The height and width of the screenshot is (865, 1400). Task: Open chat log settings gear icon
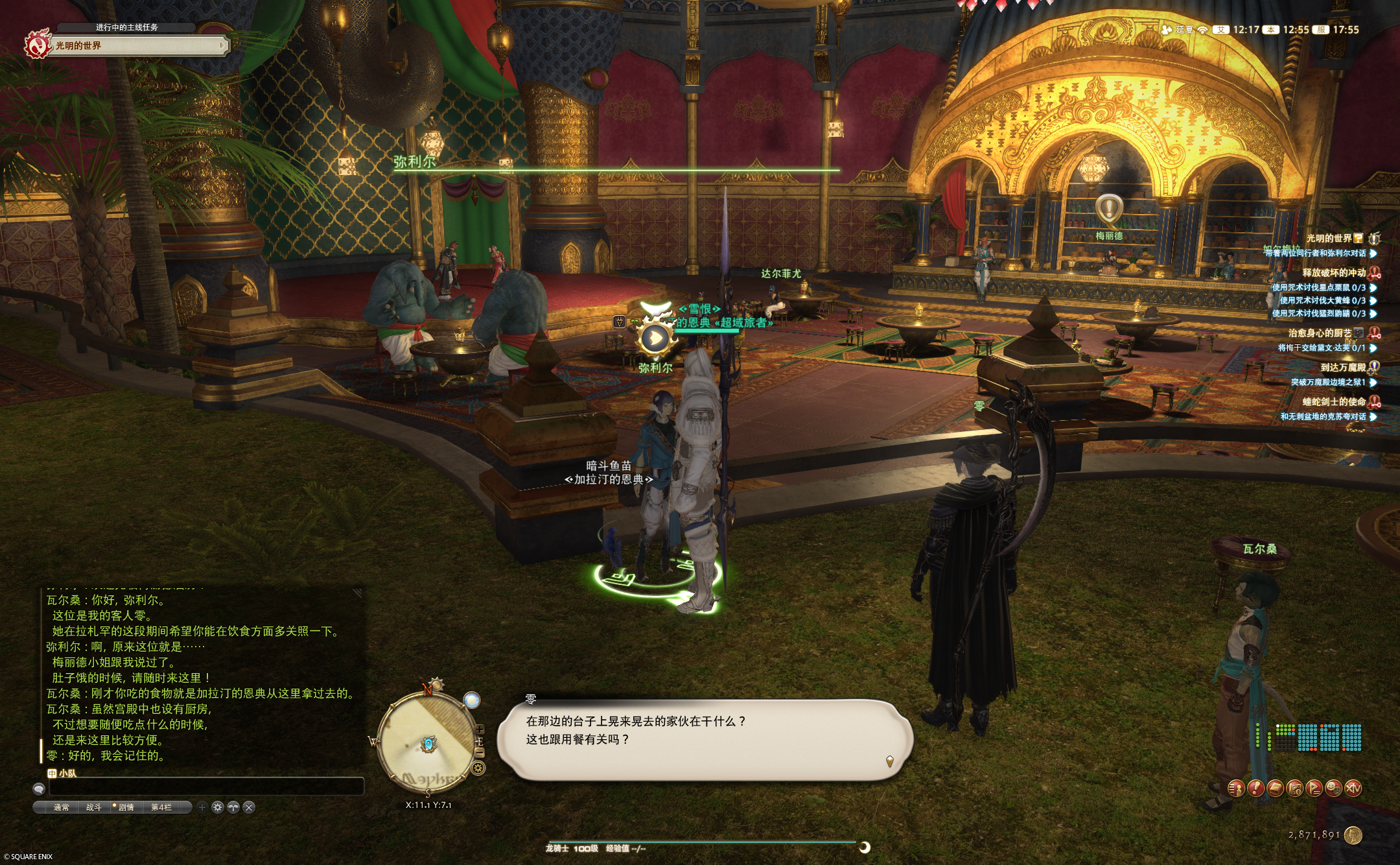point(218,807)
